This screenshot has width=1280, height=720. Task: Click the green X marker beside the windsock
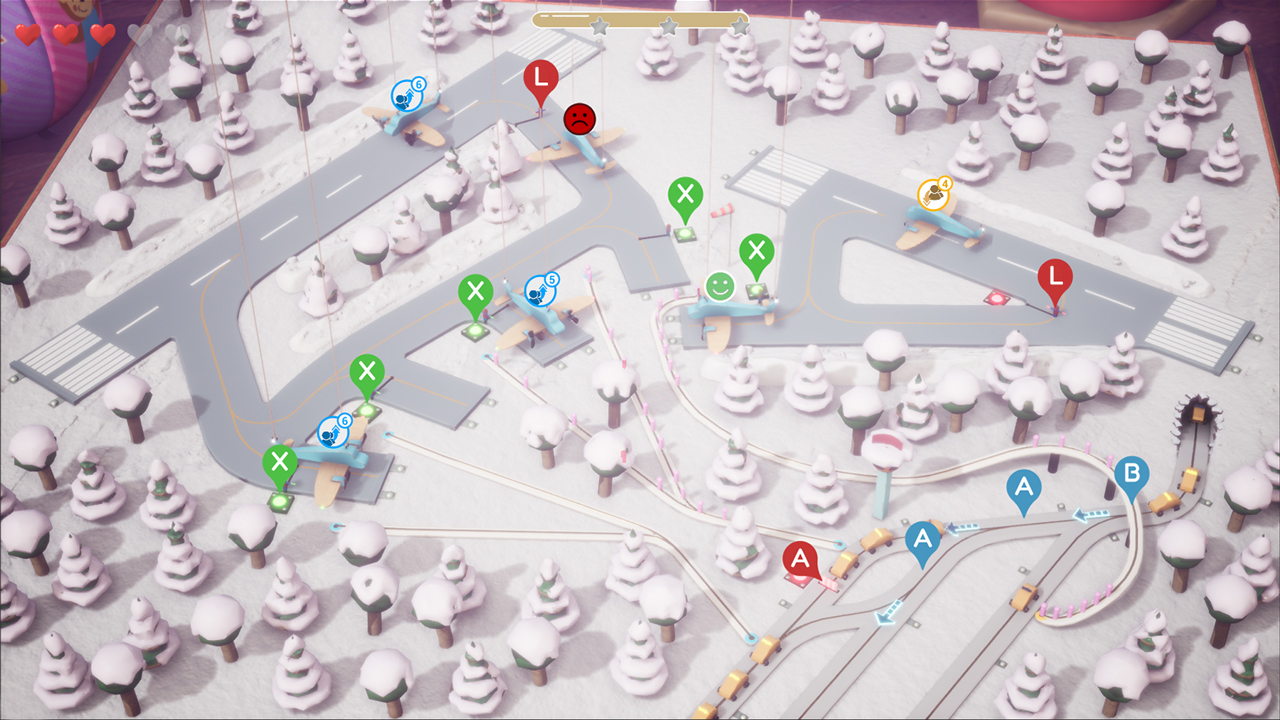point(685,196)
